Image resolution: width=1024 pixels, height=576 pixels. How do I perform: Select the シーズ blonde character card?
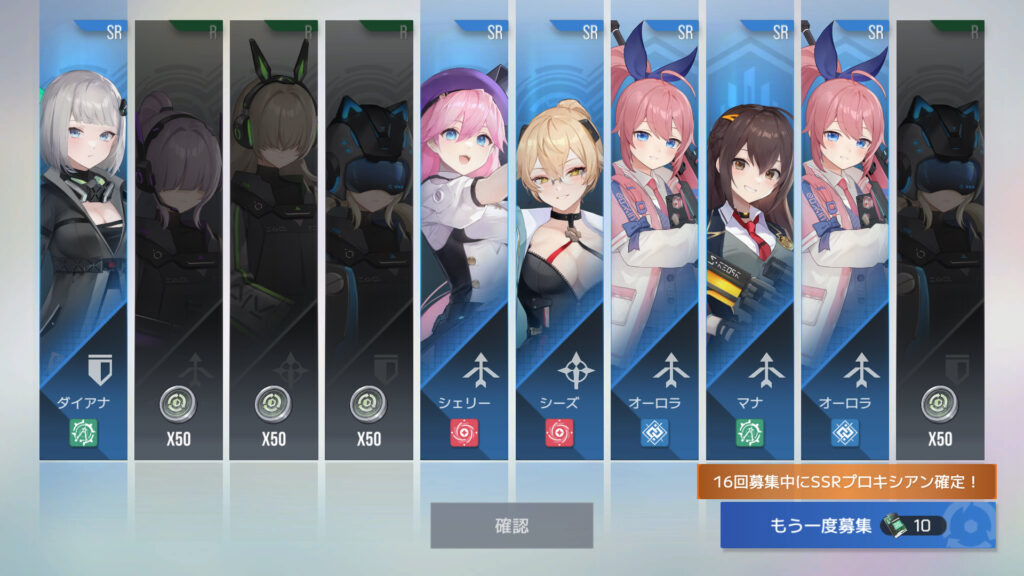coord(559,240)
